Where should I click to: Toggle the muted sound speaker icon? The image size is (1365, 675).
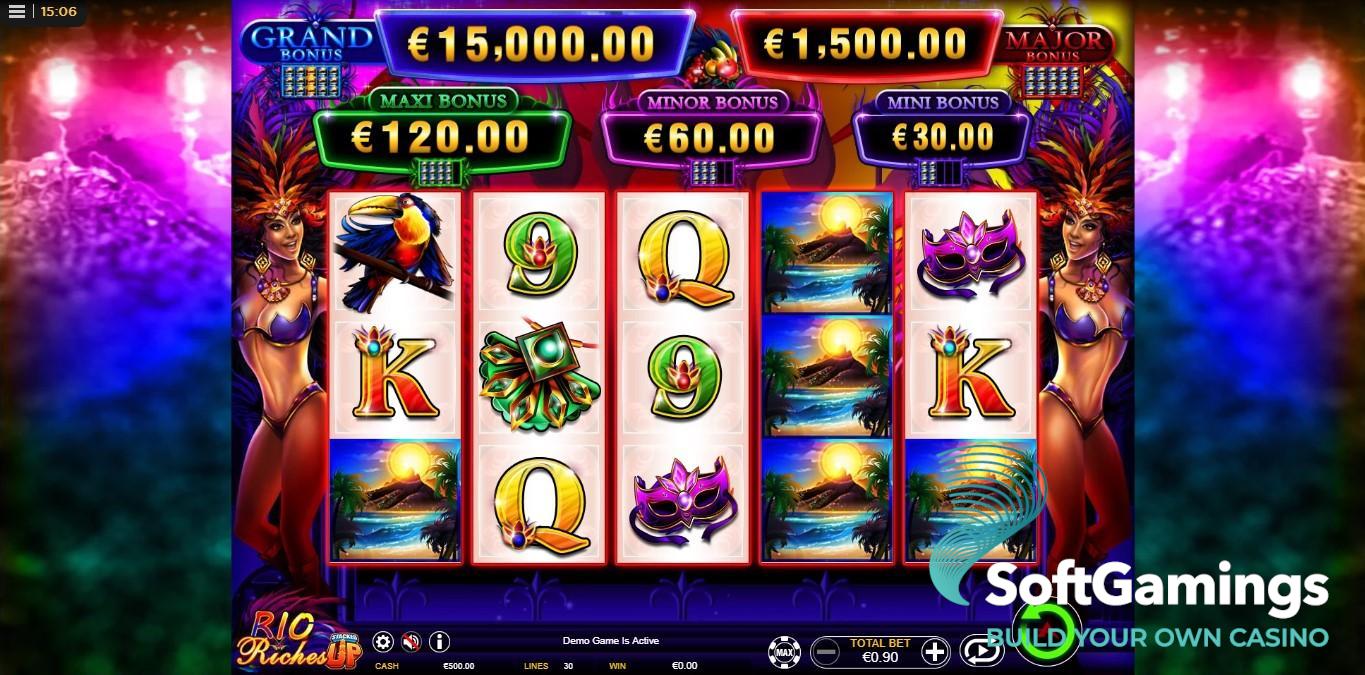click(411, 642)
